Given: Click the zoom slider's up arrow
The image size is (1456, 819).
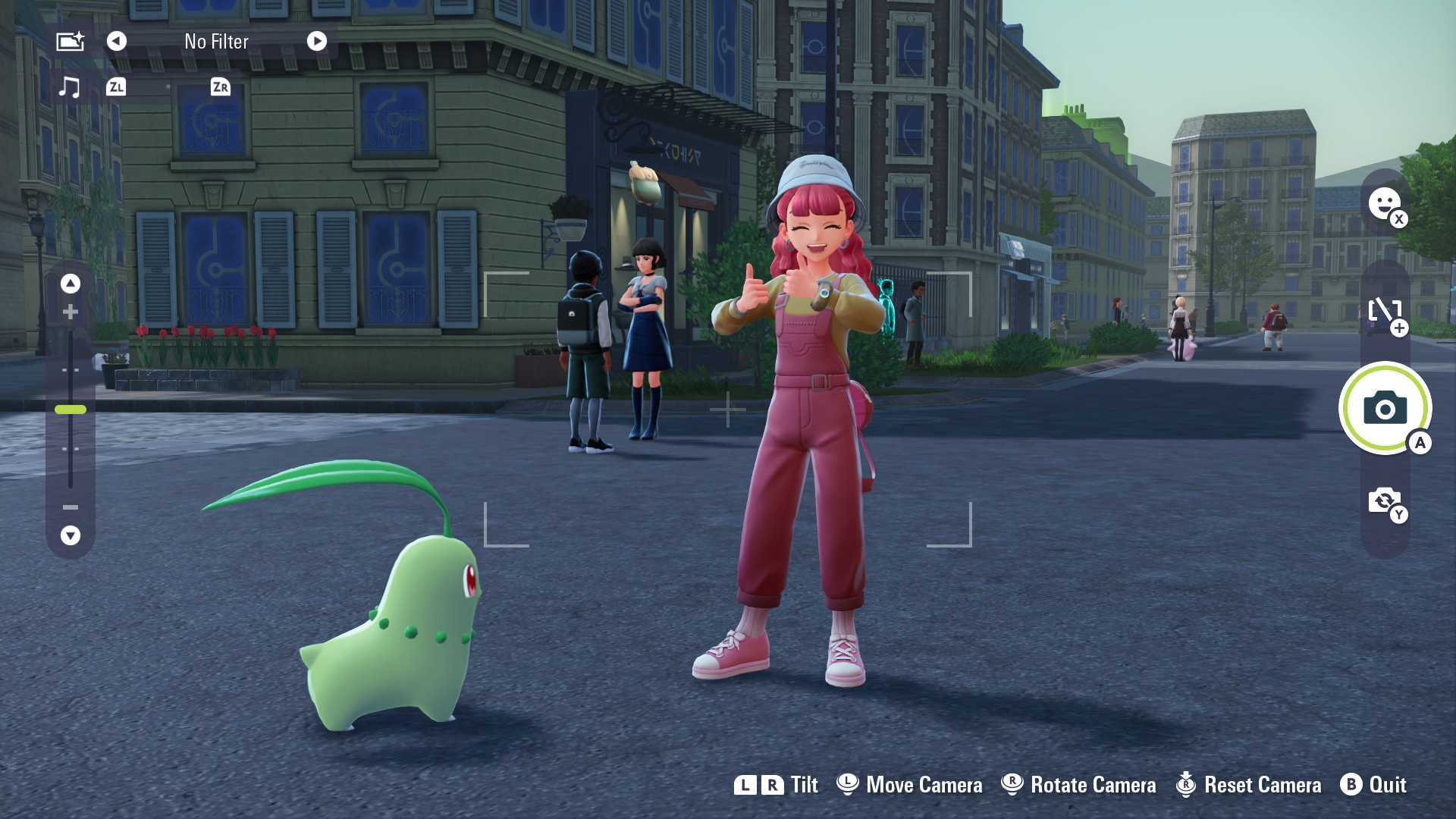Looking at the screenshot, I should click(71, 284).
